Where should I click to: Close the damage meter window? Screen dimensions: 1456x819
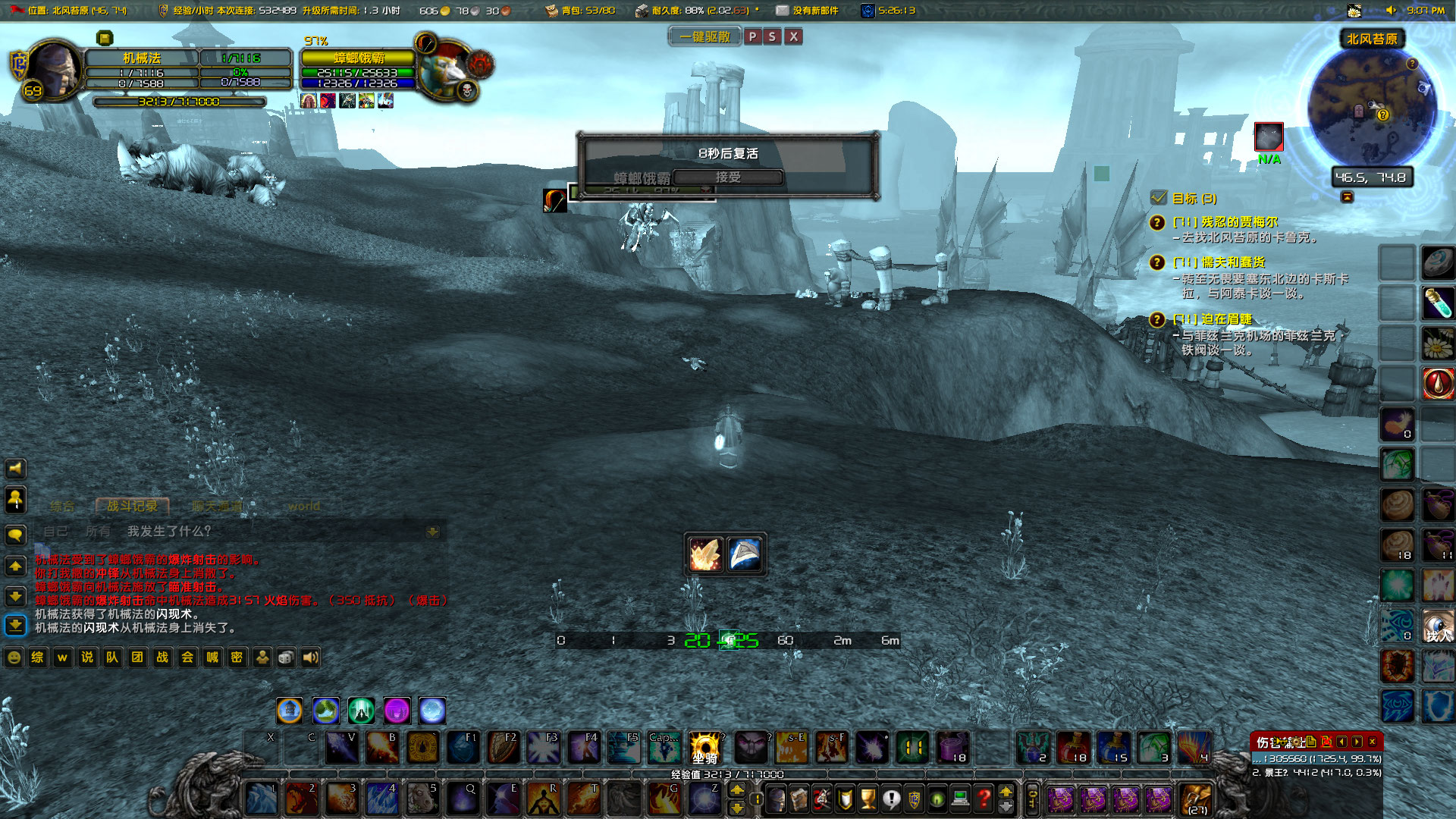[x=1372, y=742]
